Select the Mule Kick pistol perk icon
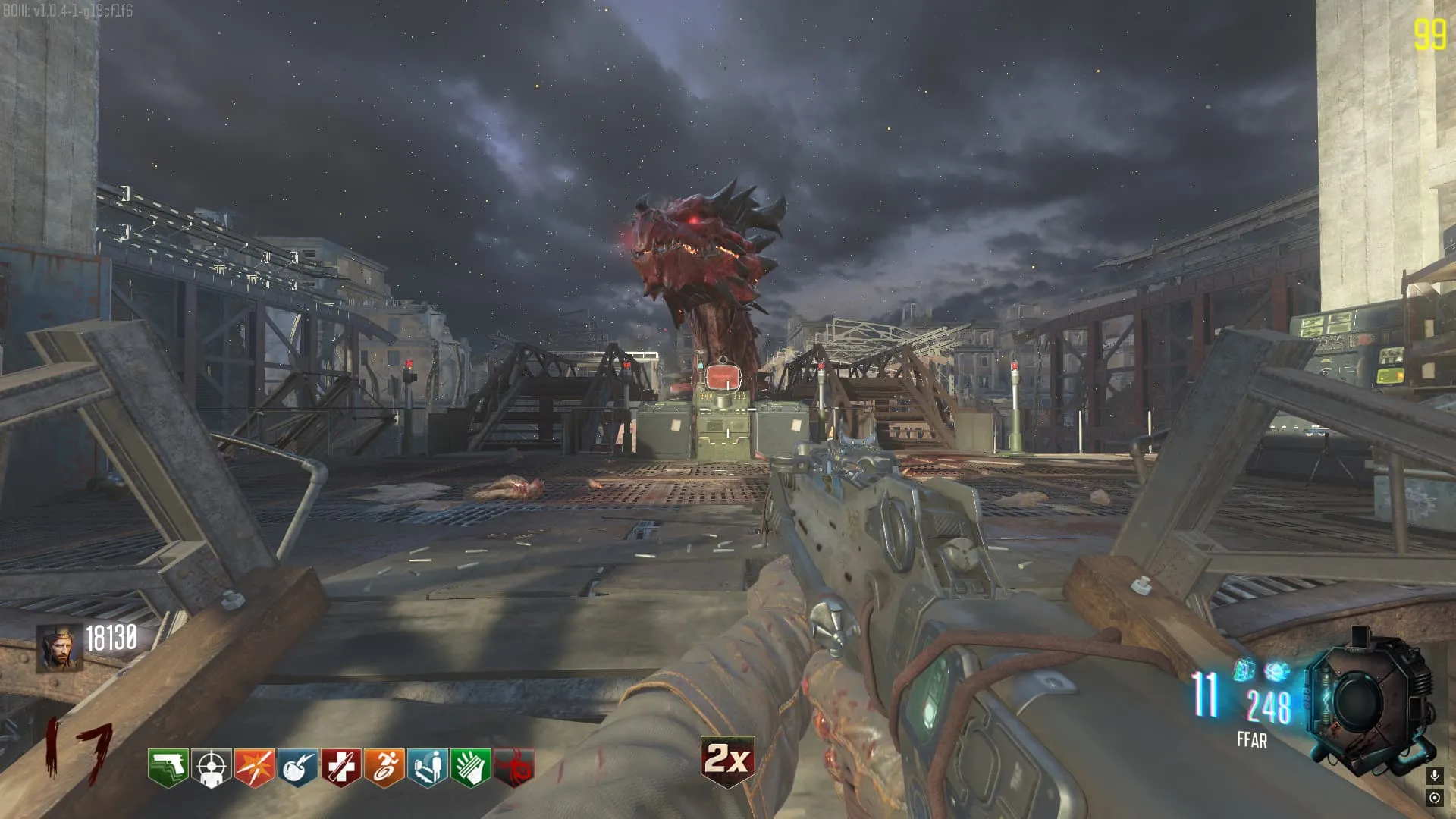1456x819 pixels. click(x=168, y=767)
